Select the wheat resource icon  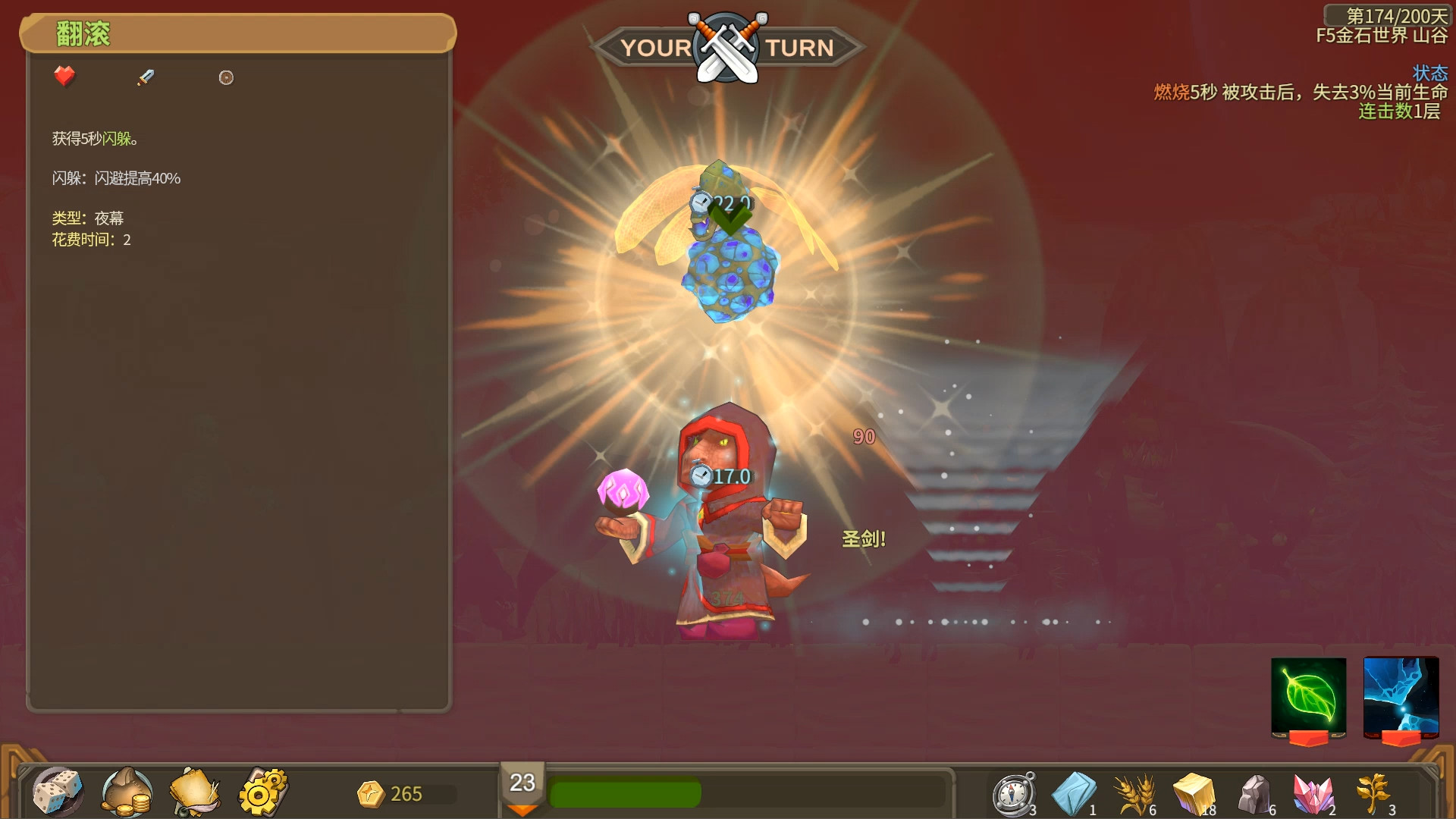click(1132, 792)
